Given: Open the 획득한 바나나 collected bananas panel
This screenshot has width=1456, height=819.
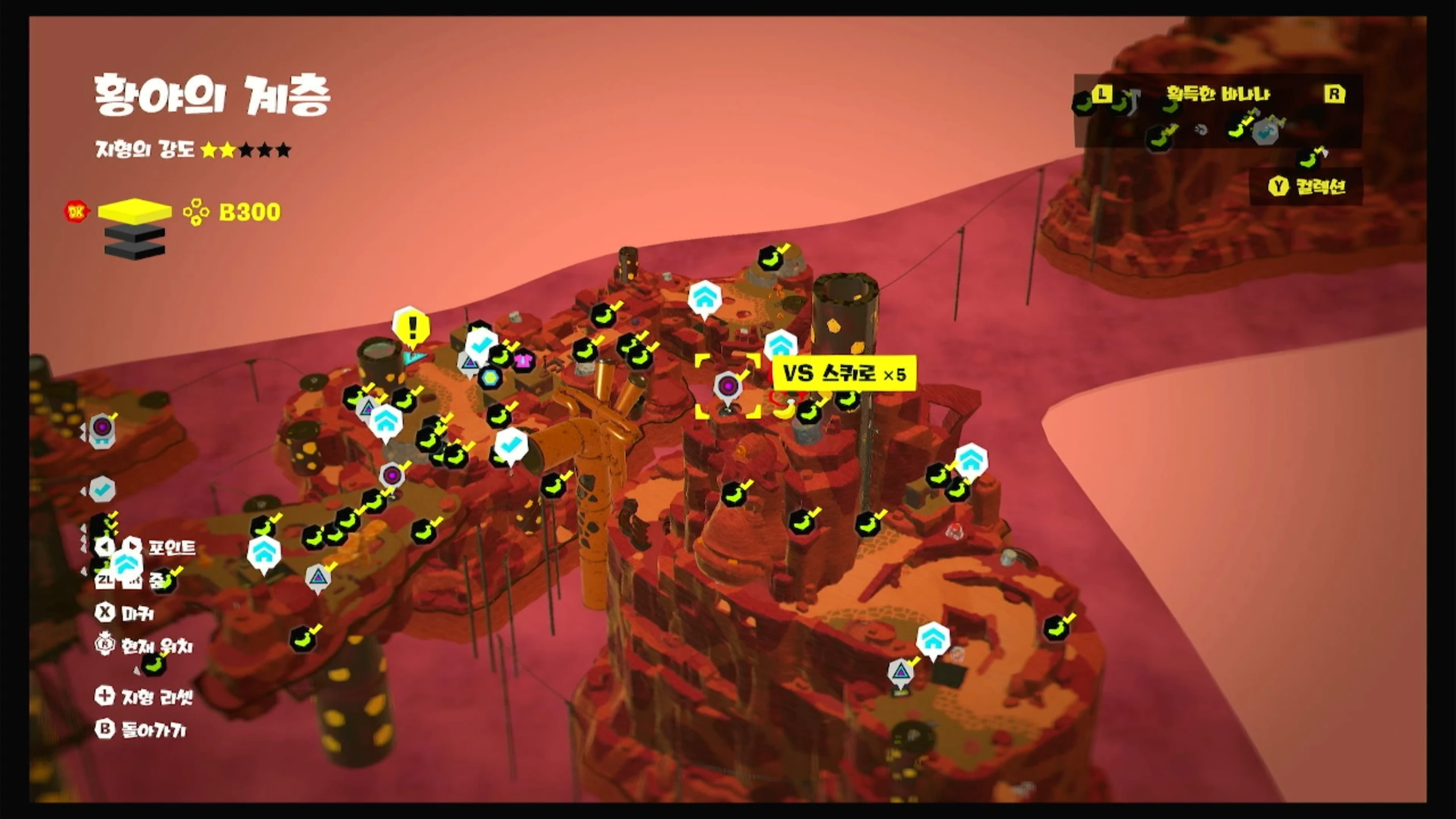Looking at the screenshot, I should click(x=1217, y=94).
